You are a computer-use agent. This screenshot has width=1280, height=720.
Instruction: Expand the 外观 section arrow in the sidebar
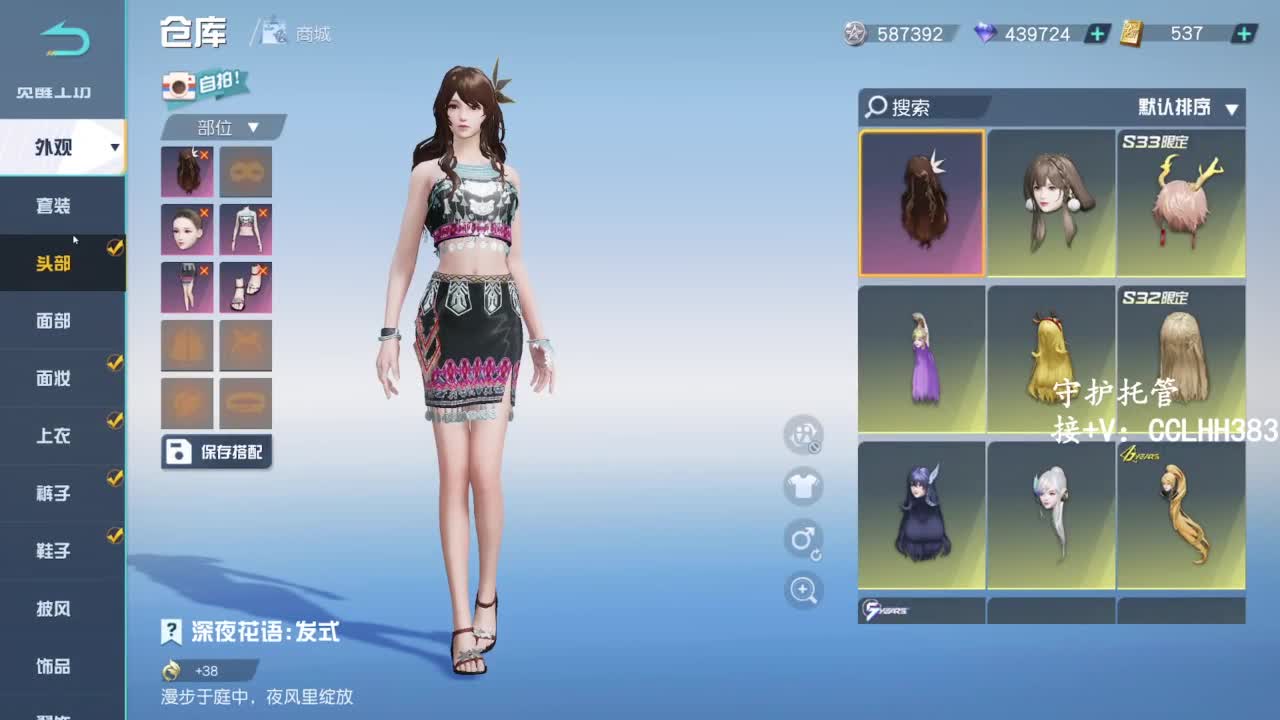tap(113, 147)
